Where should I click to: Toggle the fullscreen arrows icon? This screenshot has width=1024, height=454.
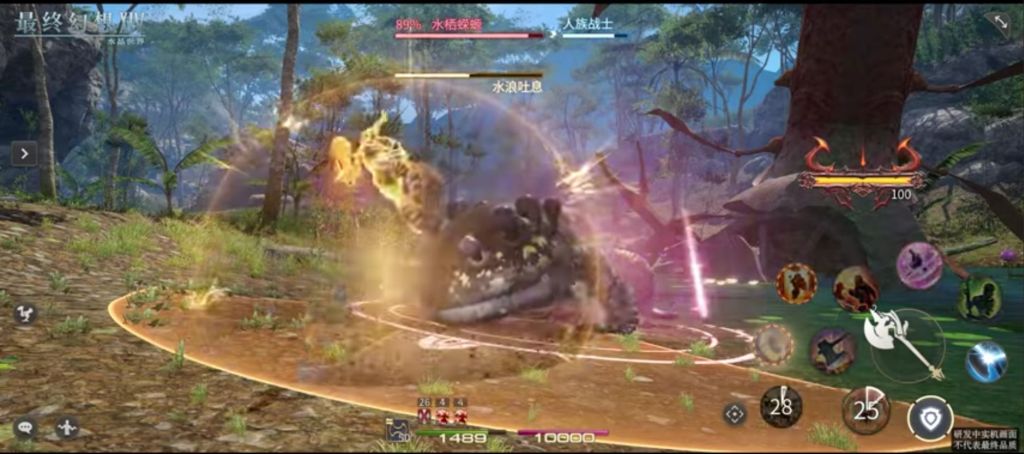click(997, 24)
